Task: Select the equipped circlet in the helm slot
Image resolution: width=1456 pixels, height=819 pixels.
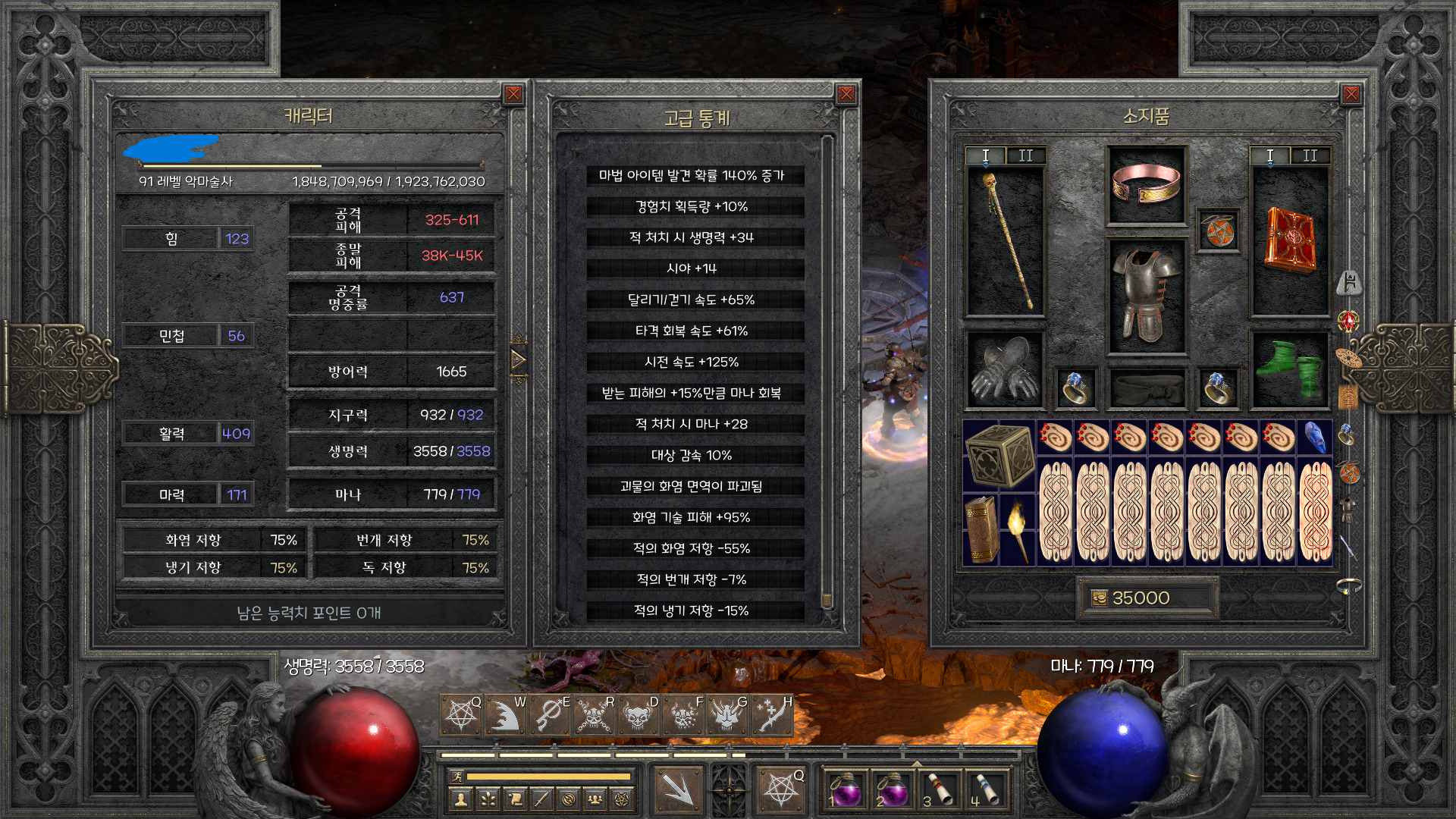Action: [1146, 185]
